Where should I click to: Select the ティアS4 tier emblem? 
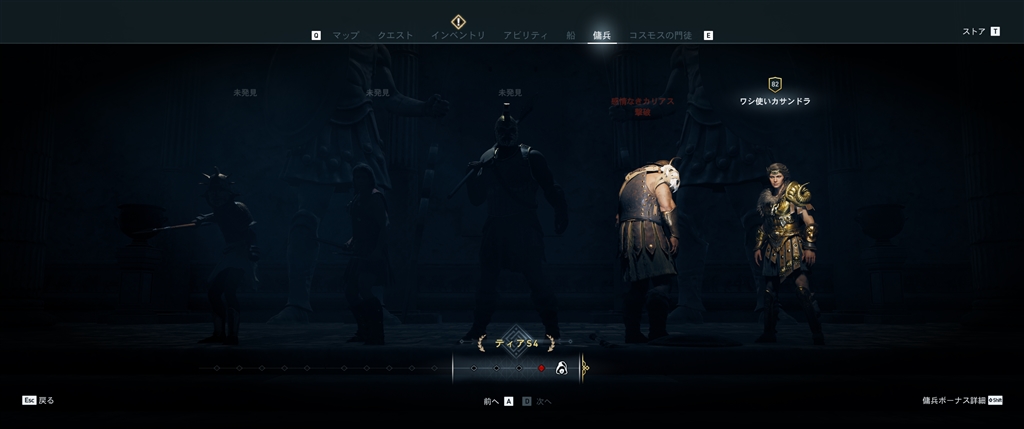pos(516,342)
